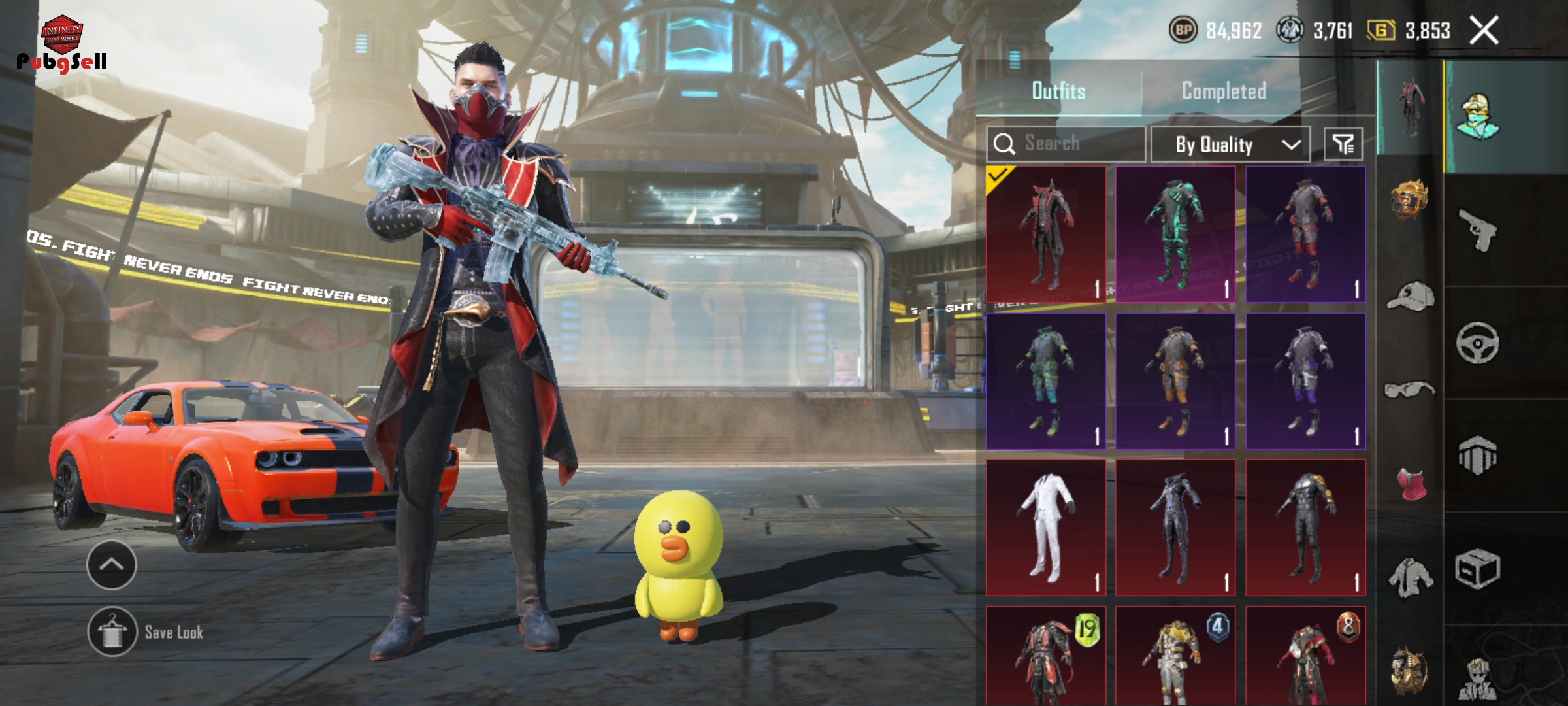Show the red face mask category
The height and width of the screenshot is (706, 1568).
tap(1411, 484)
